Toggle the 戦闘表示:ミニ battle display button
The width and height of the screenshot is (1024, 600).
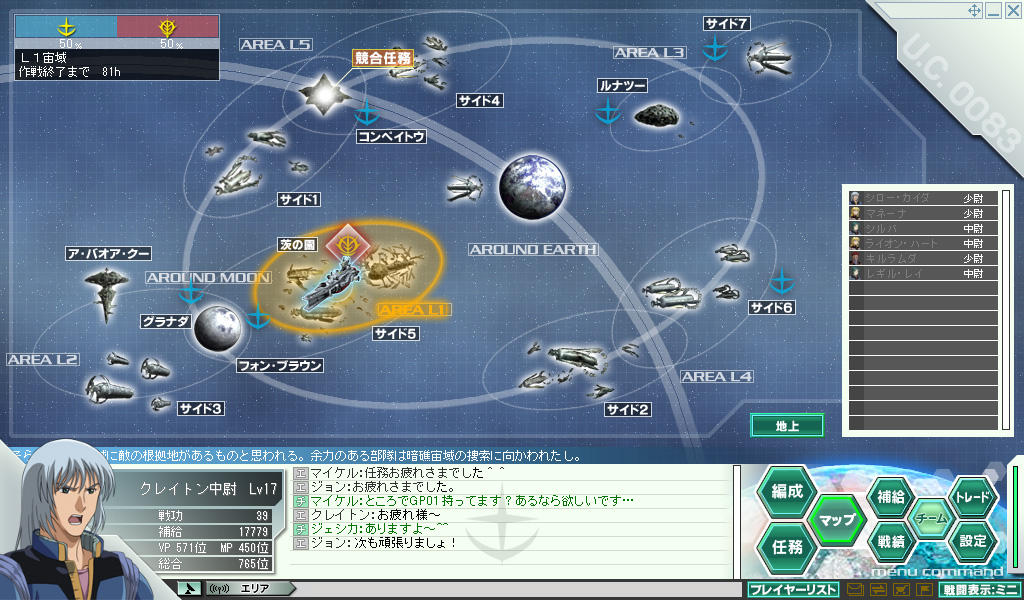tap(980, 590)
